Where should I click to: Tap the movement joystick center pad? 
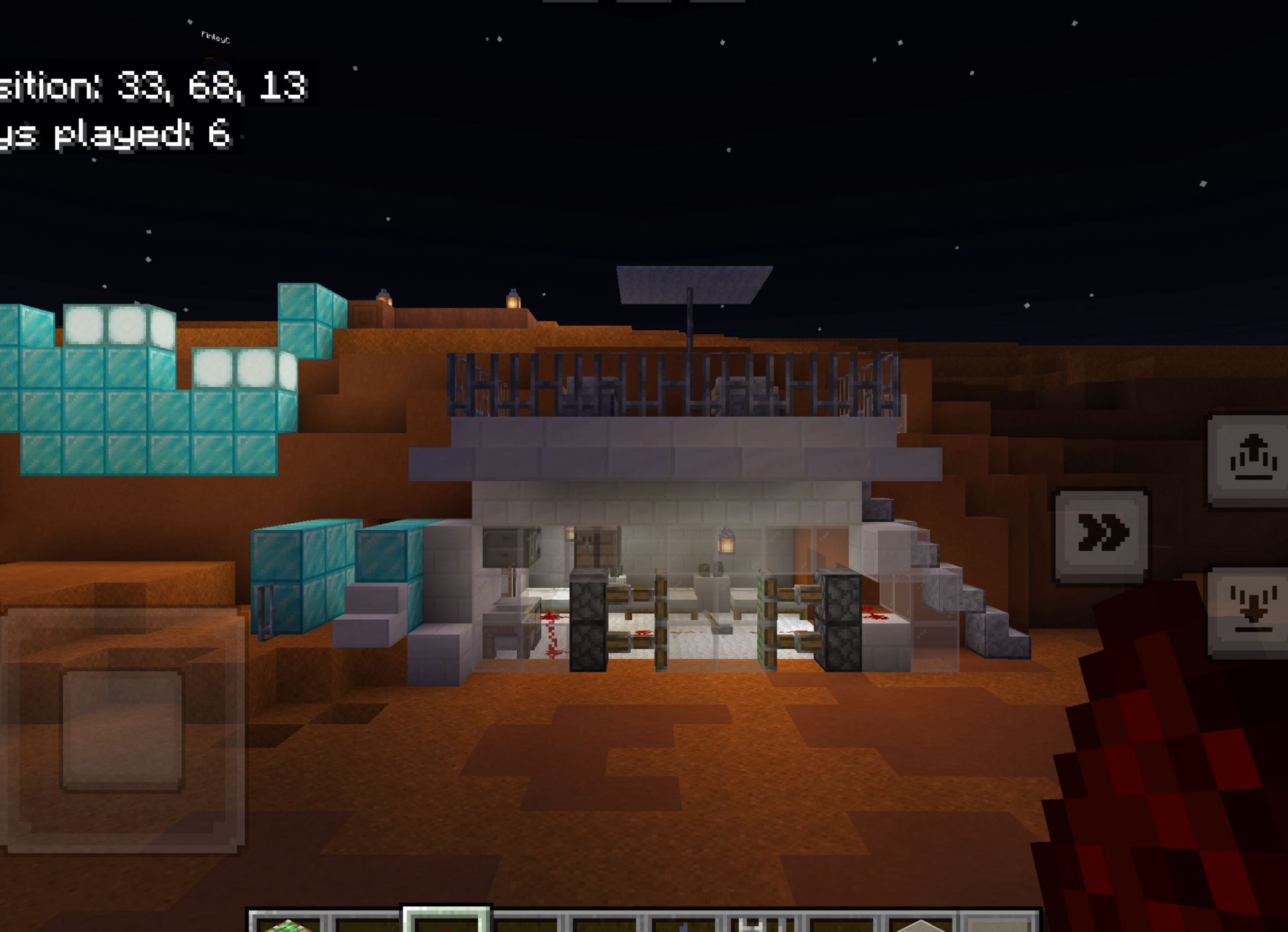[x=122, y=731]
